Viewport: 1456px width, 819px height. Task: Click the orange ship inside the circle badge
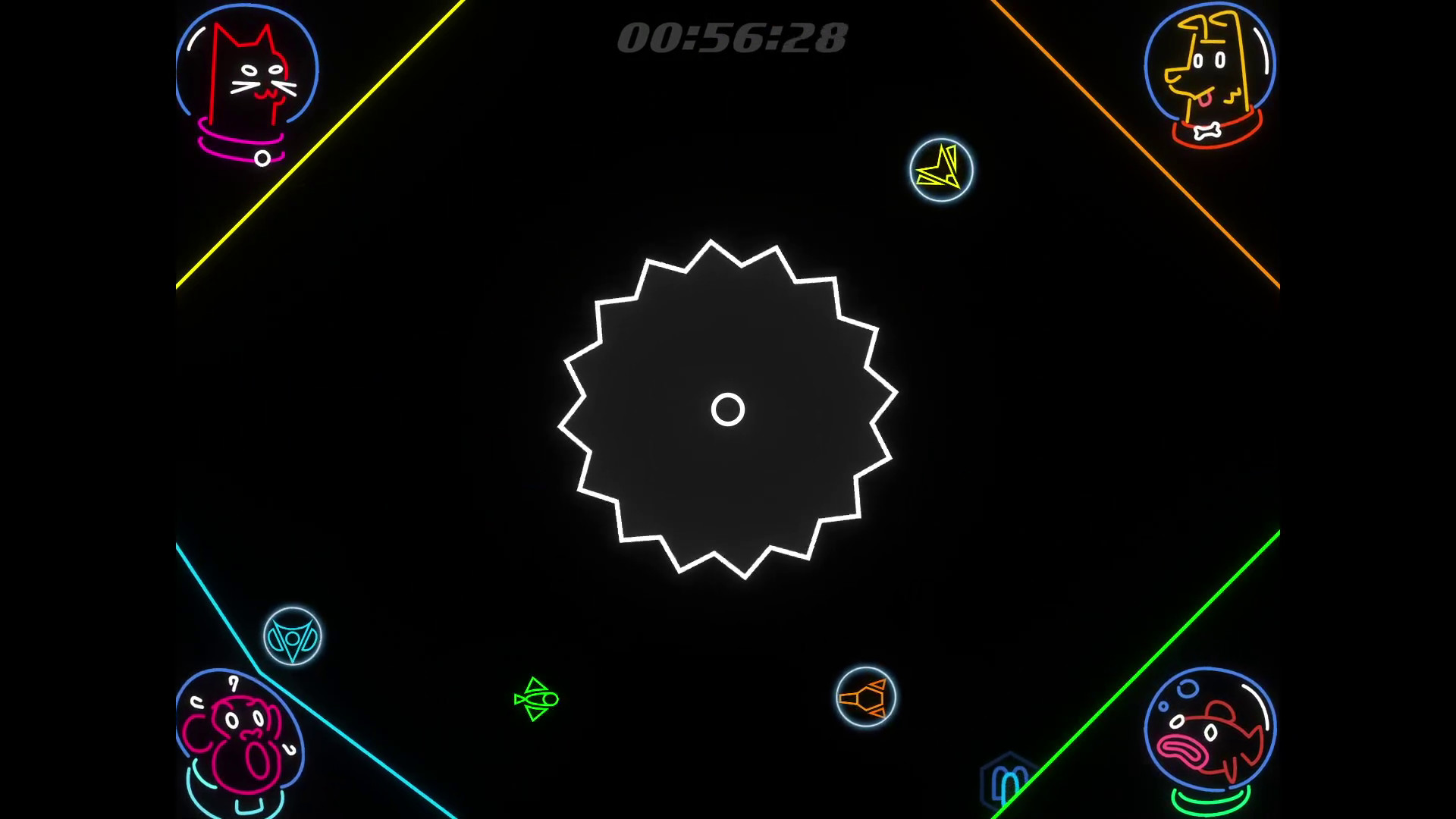click(866, 698)
